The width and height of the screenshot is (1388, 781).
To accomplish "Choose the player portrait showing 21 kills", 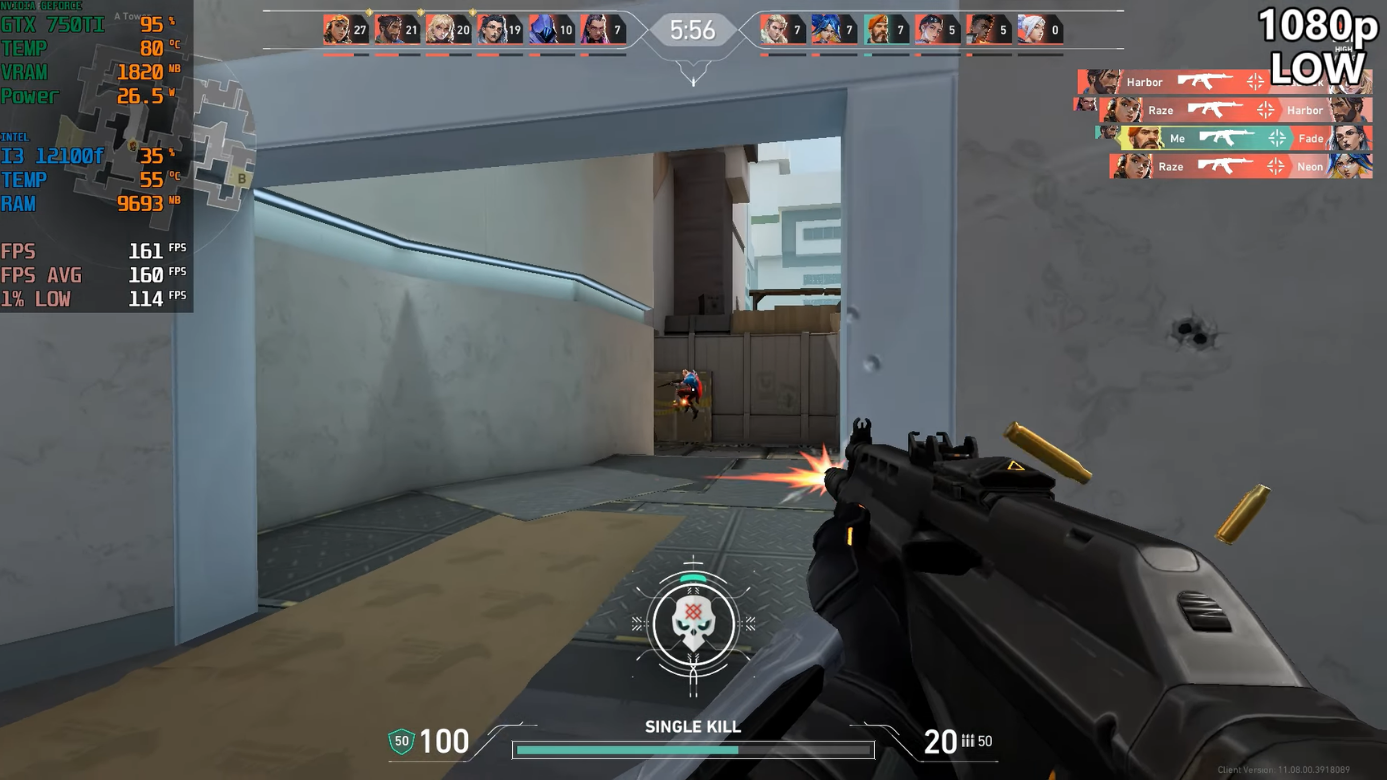I will [x=389, y=29].
